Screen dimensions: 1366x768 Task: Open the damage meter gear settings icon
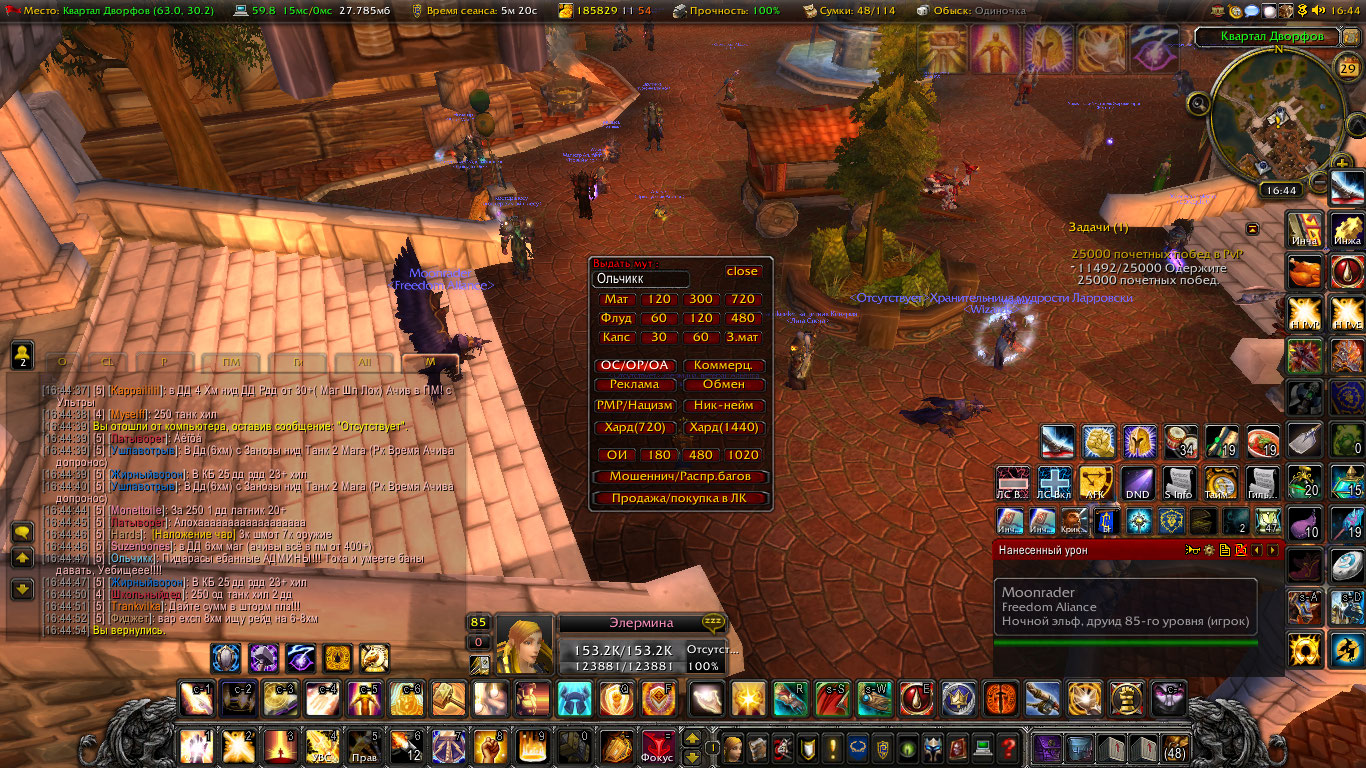tap(1209, 550)
